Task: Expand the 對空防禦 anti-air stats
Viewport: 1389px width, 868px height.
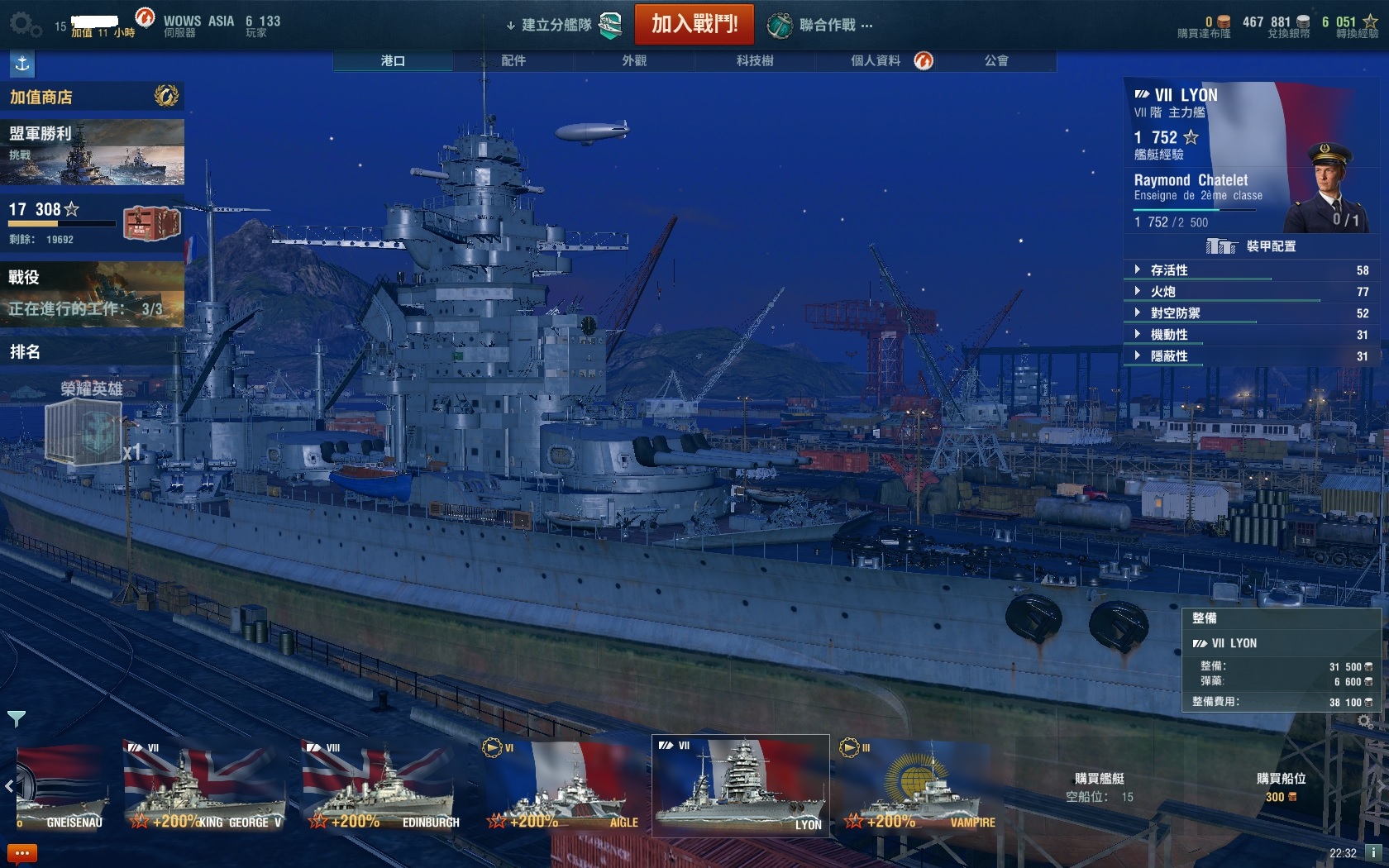Action: (x=1175, y=313)
